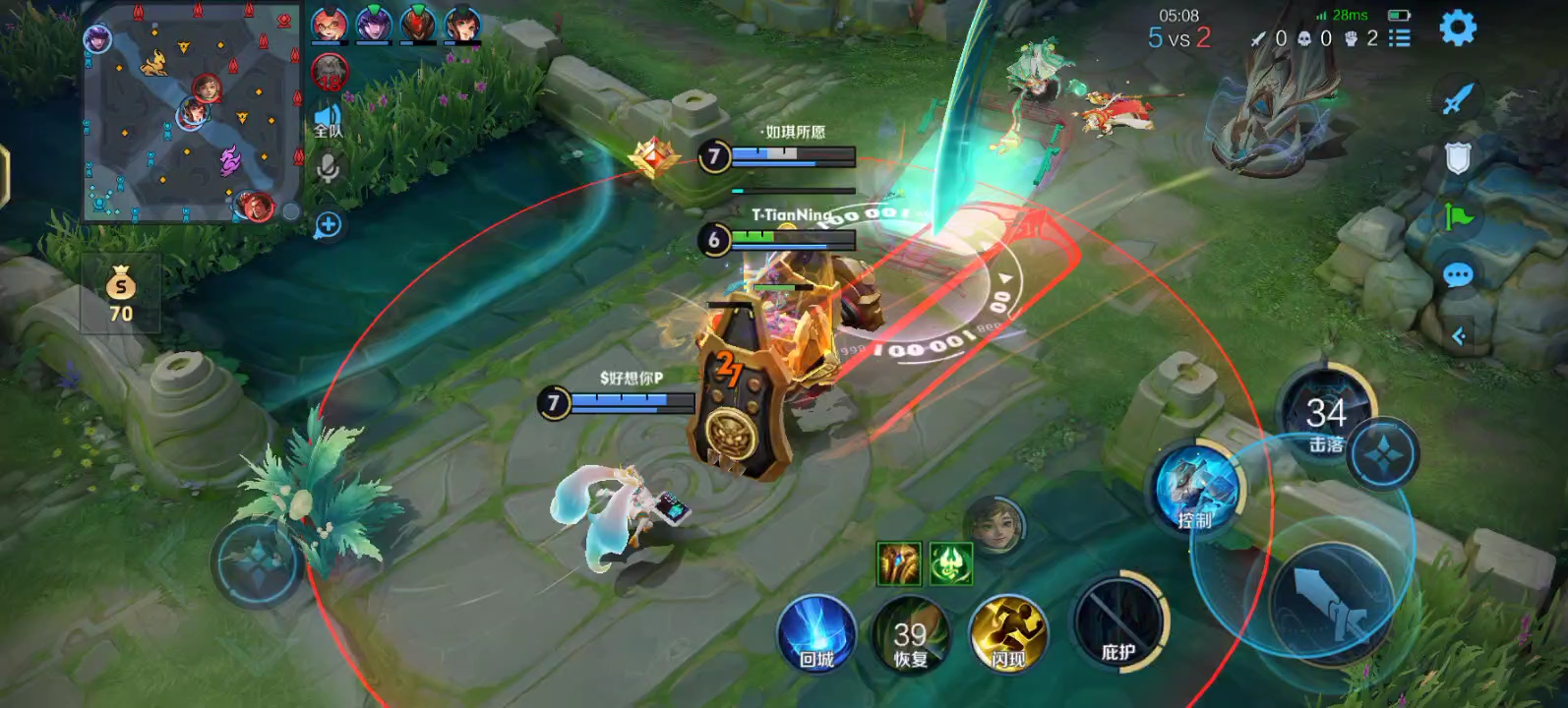Send an attack signal with the sword icon
Screen dimensions: 1568x708
[1458, 98]
